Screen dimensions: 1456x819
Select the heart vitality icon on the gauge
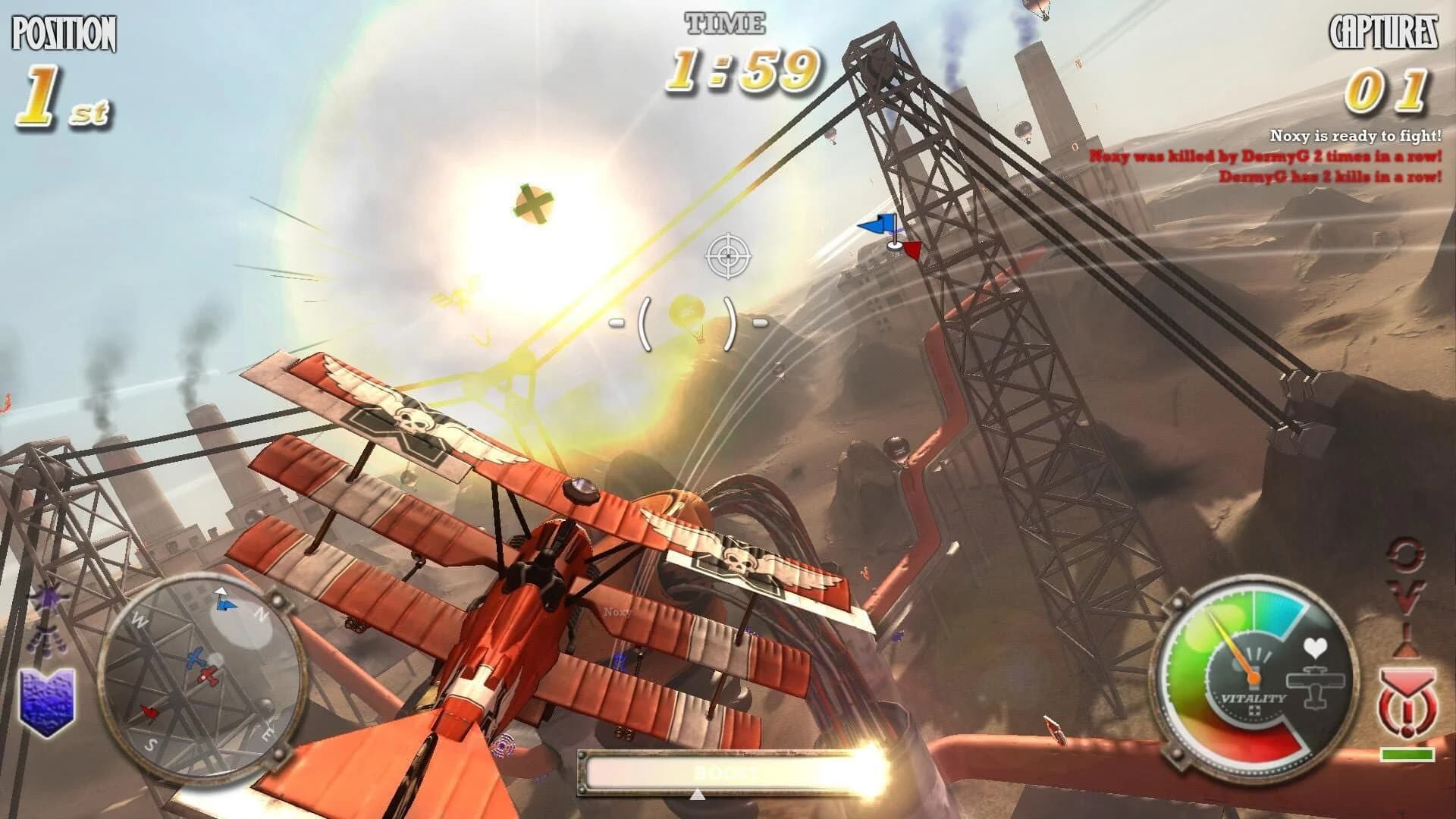(x=1315, y=648)
